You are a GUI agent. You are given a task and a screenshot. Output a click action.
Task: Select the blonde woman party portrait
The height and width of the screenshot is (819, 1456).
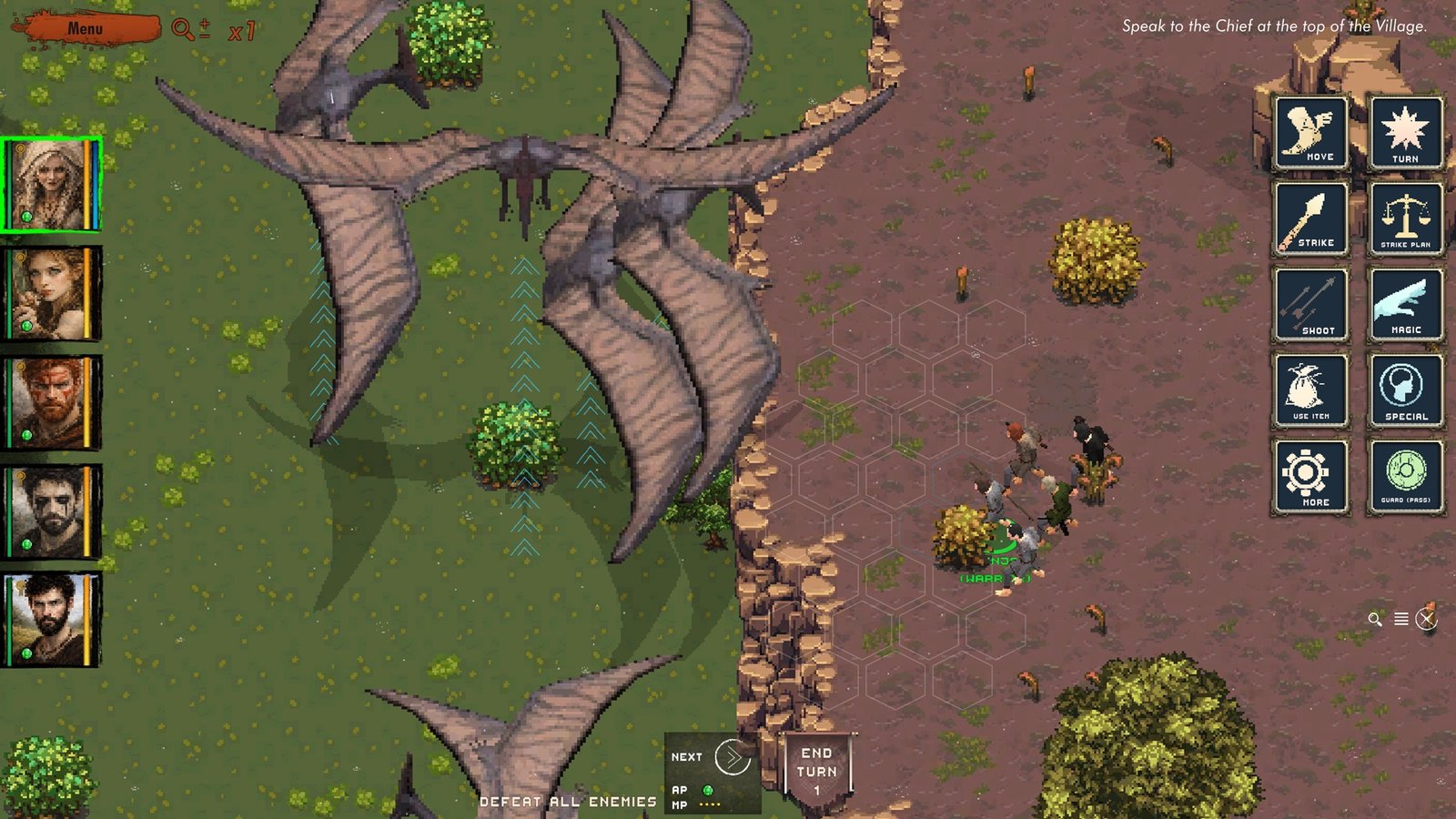tap(51, 184)
